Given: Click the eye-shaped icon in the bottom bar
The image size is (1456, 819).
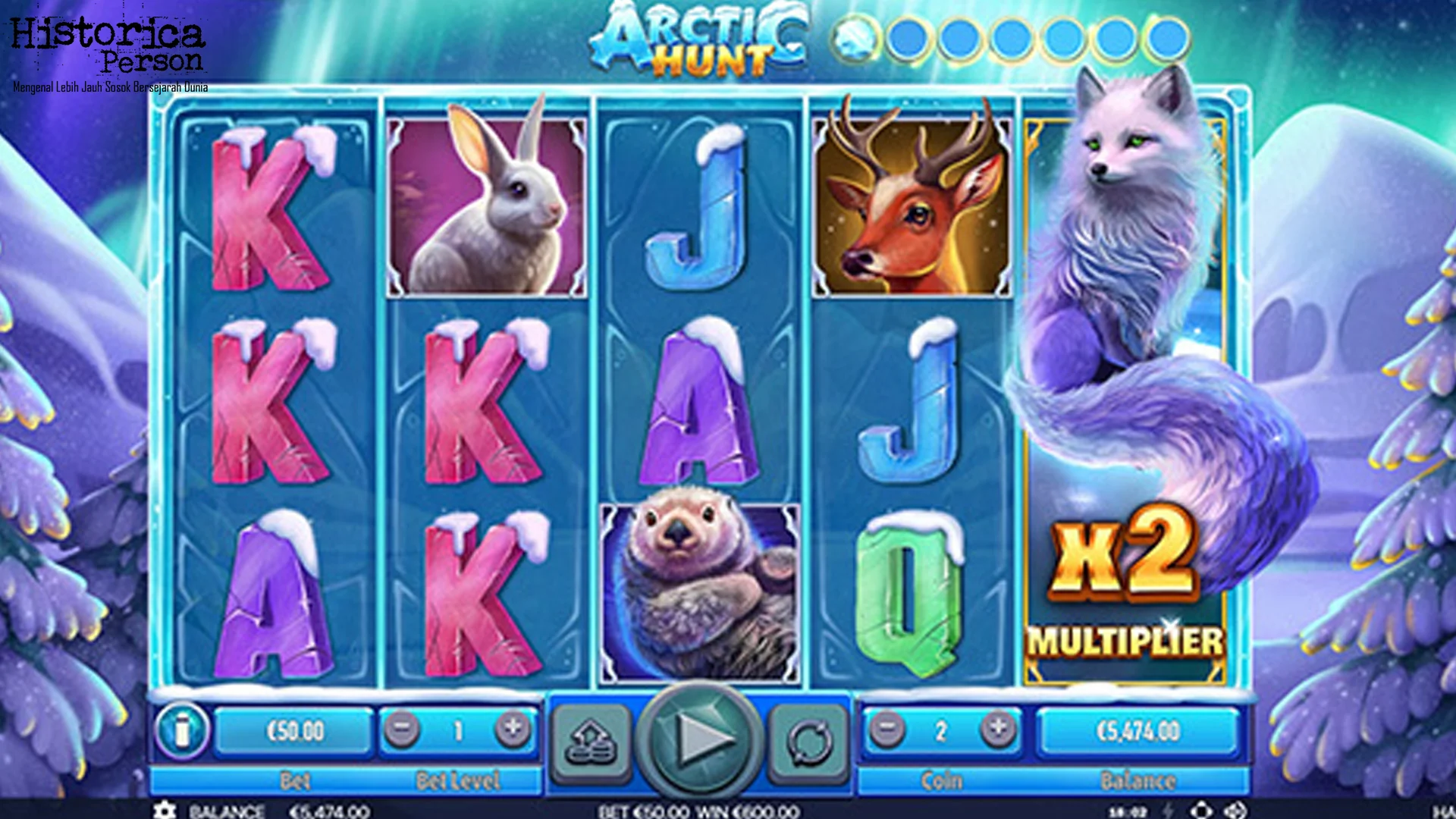Looking at the screenshot, I should (x=1201, y=810).
